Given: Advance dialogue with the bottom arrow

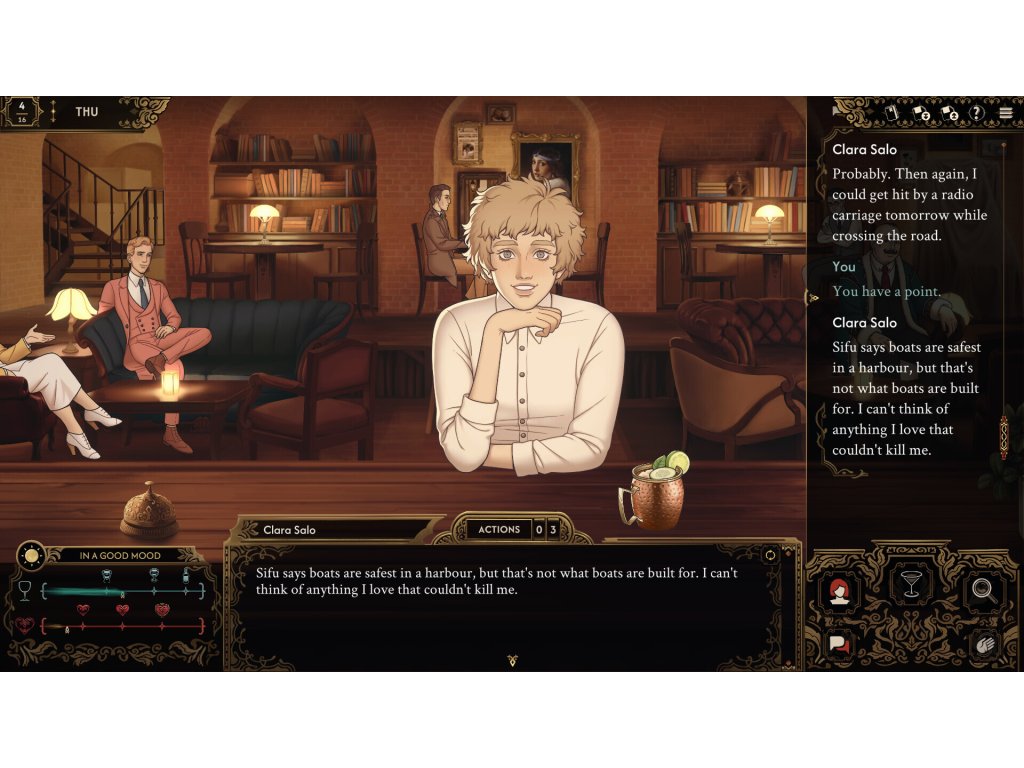Looking at the screenshot, I should [x=513, y=660].
